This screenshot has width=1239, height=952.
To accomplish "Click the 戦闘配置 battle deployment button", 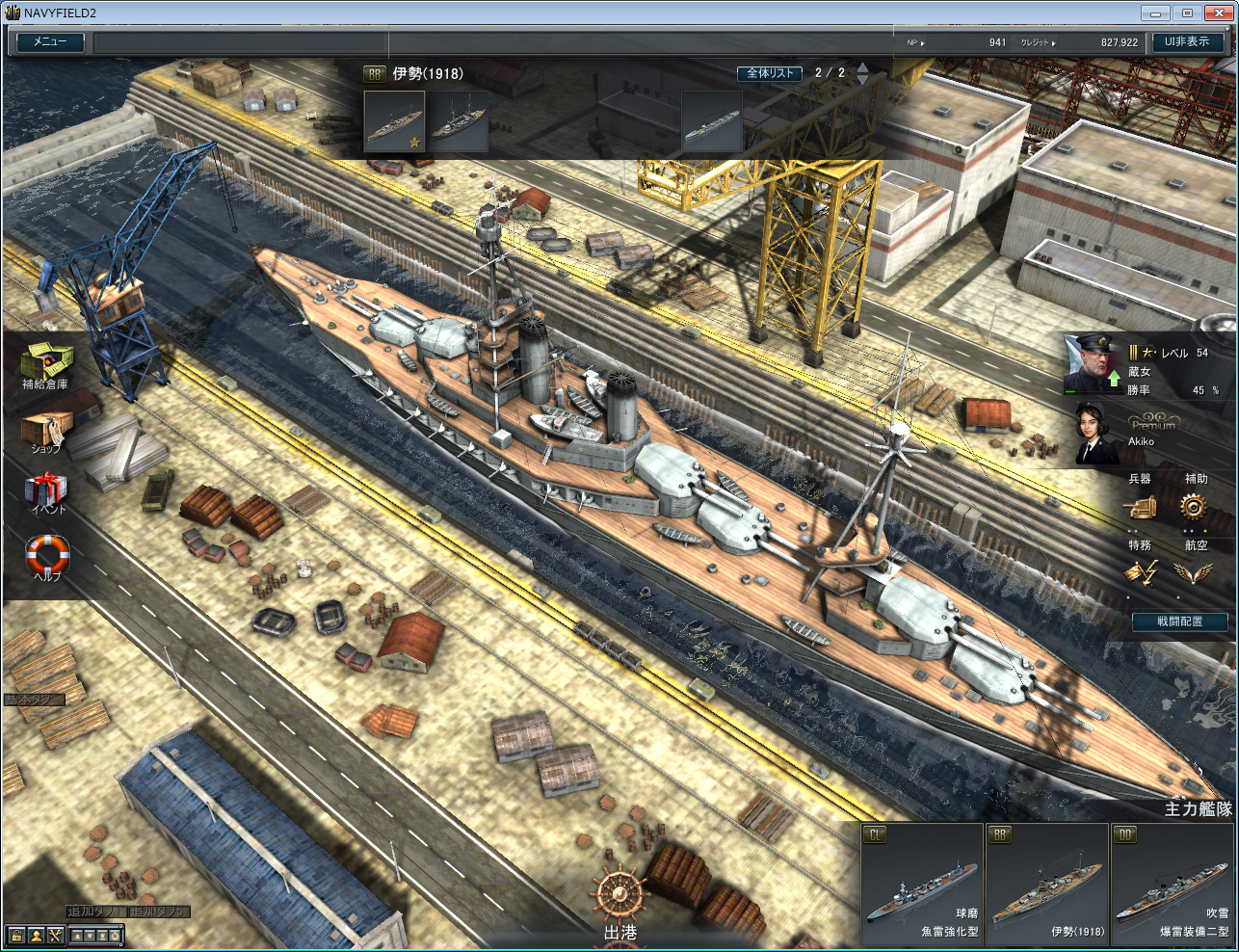I will [1180, 622].
